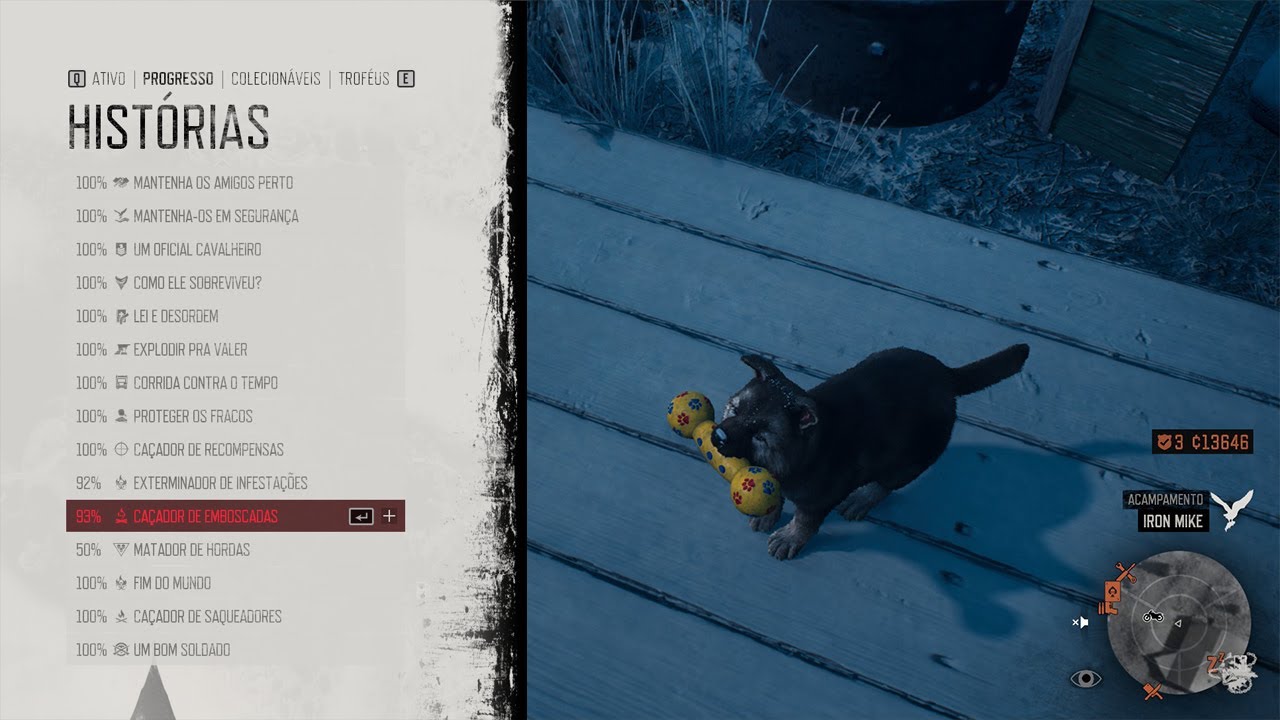Expand Caçador de Emboscadas with plus icon

click(389, 516)
